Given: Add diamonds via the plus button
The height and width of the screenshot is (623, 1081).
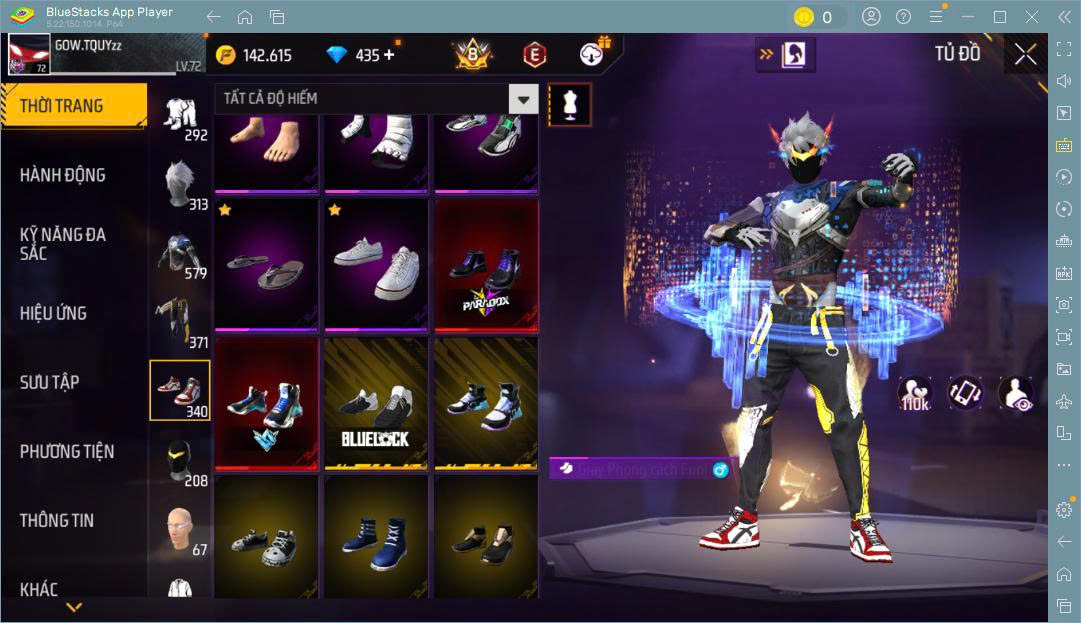Looking at the screenshot, I should click(x=389, y=55).
